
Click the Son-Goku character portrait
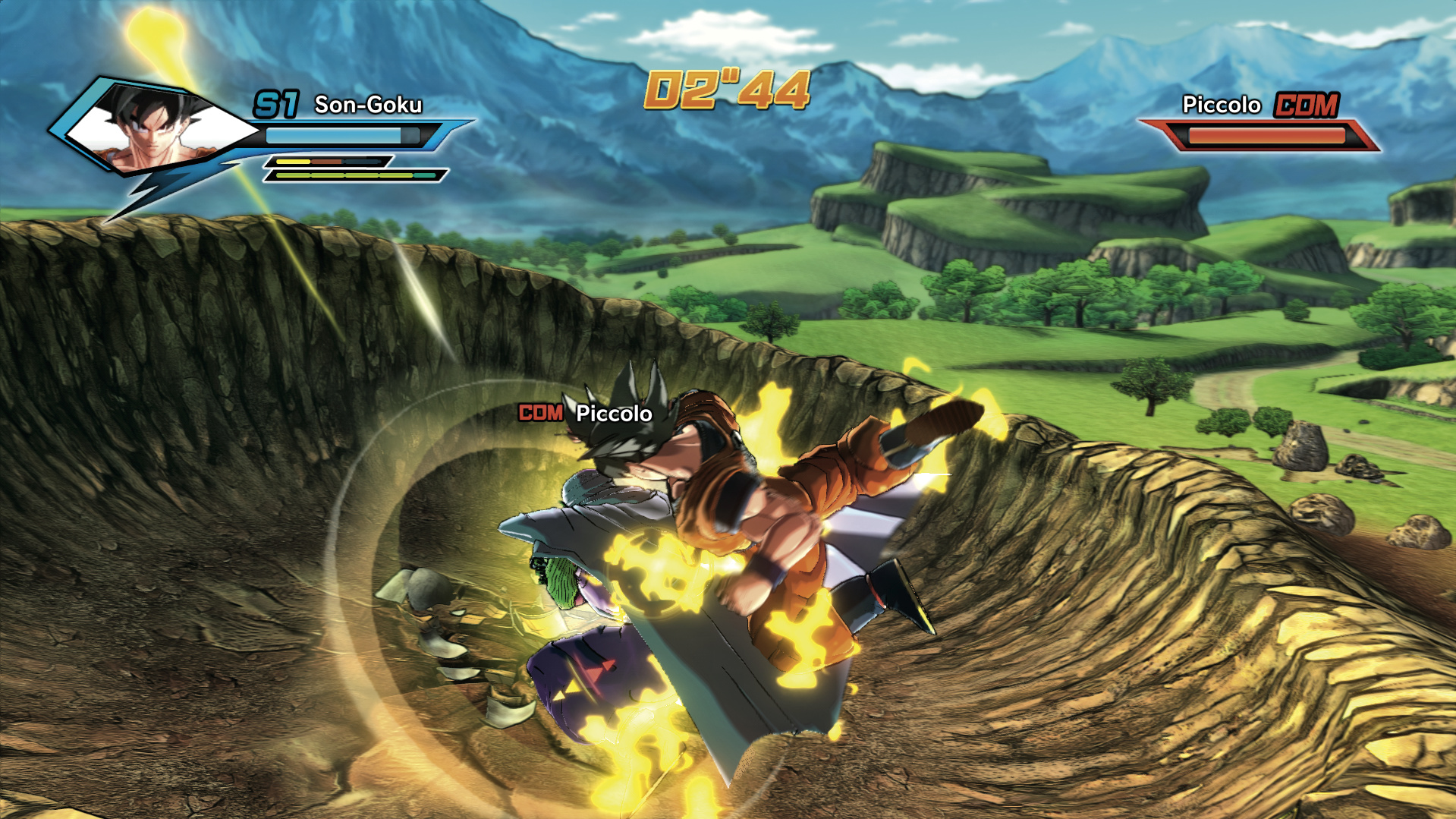156,131
